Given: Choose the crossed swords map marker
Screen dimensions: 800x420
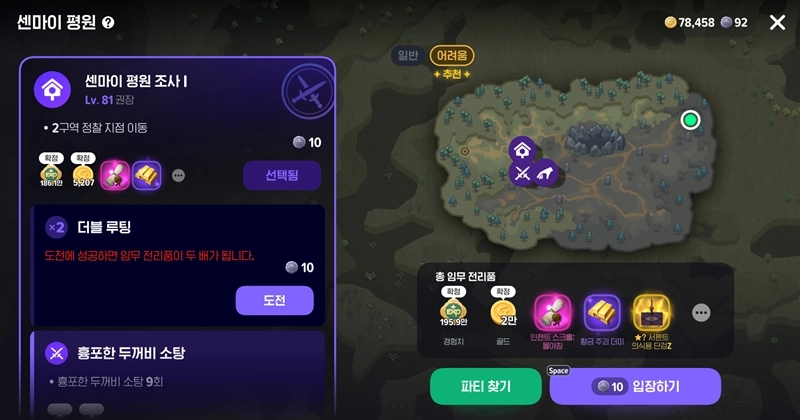Looking at the screenshot, I should coord(521,173).
